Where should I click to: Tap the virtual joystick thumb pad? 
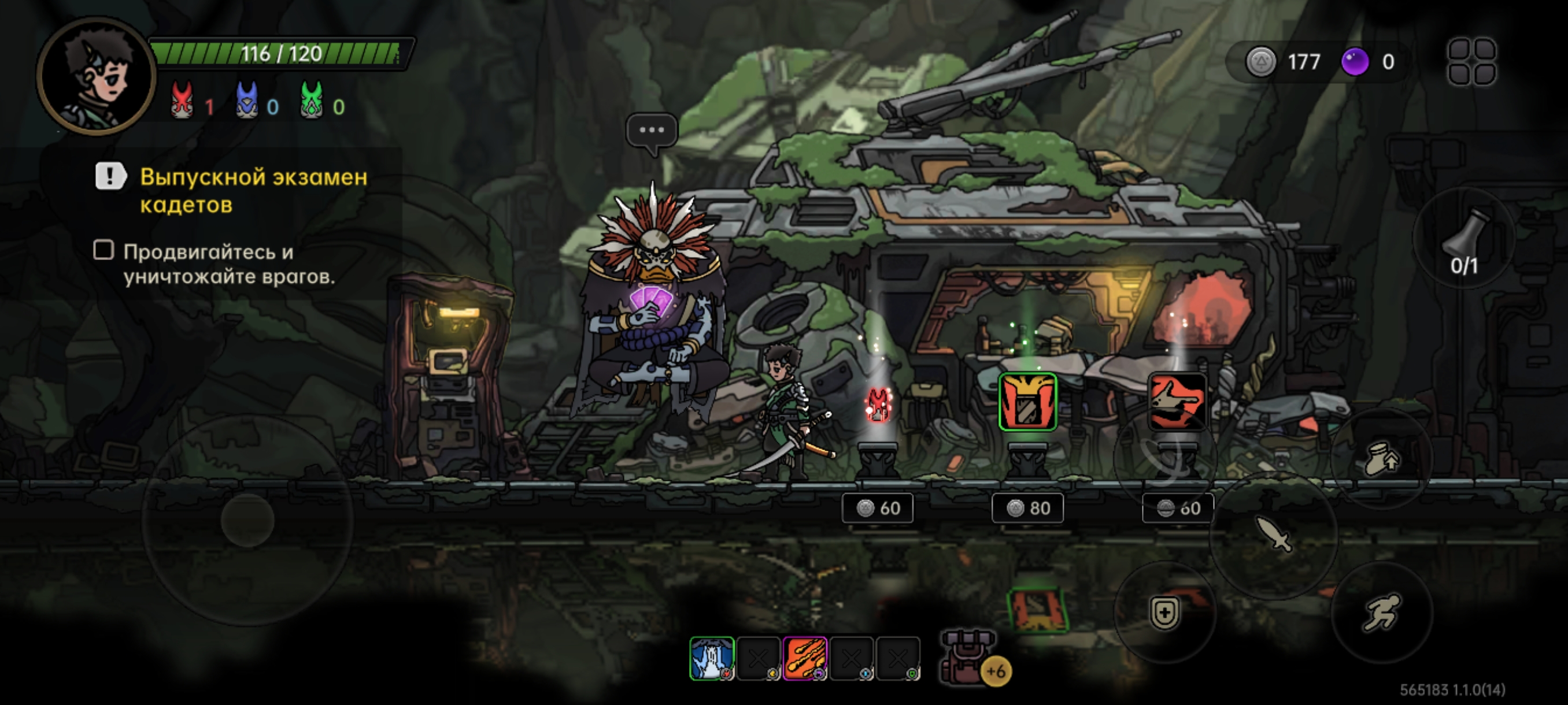point(247,520)
